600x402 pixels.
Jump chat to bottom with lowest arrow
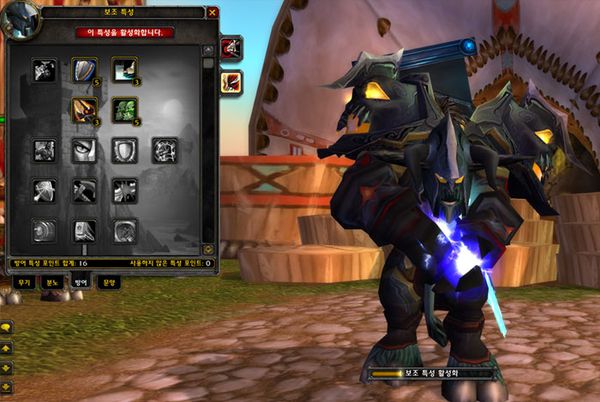coord(7,385)
